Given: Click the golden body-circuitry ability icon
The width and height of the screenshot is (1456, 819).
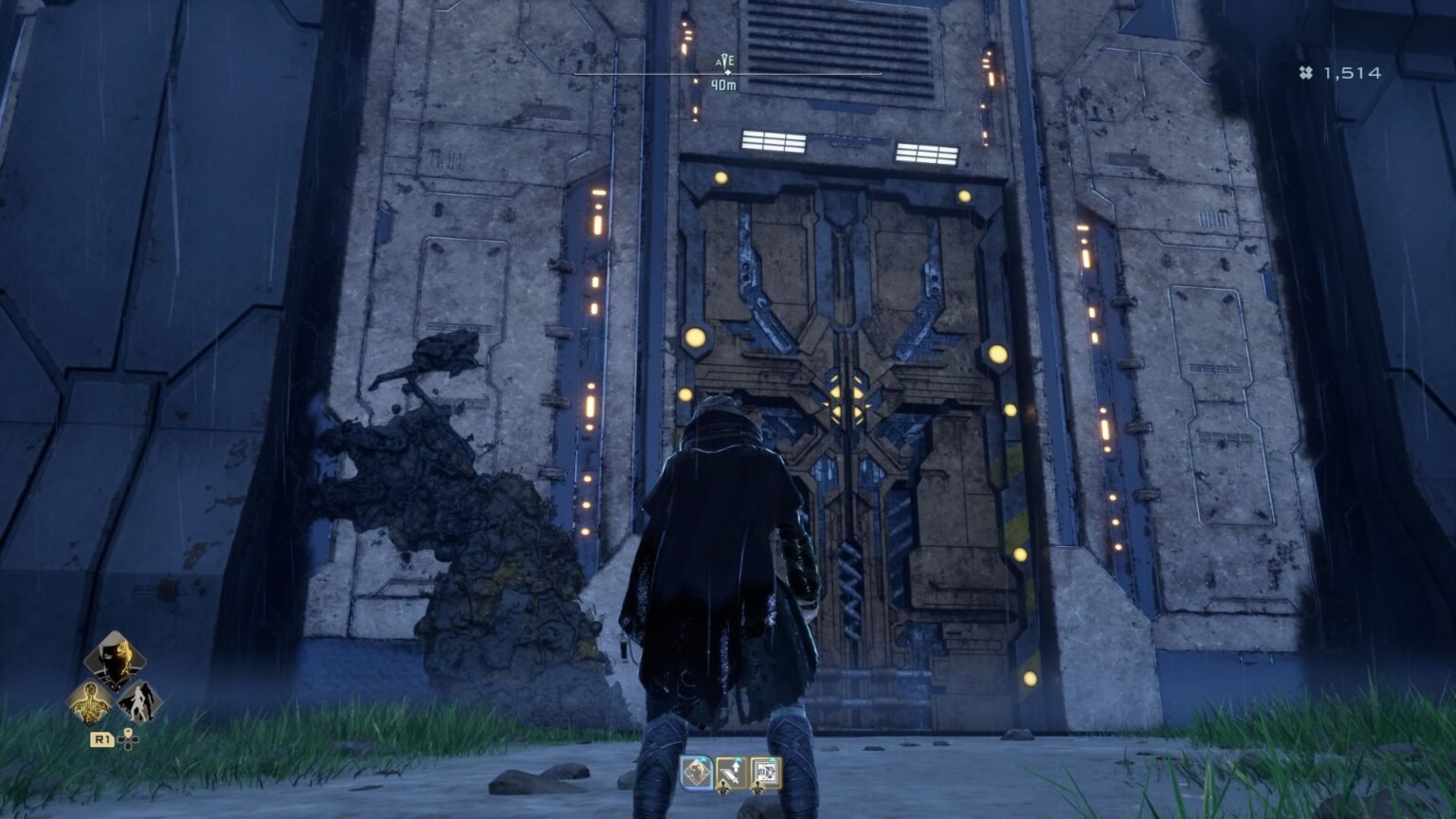Looking at the screenshot, I should pyautogui.click(x=91, y=704).
